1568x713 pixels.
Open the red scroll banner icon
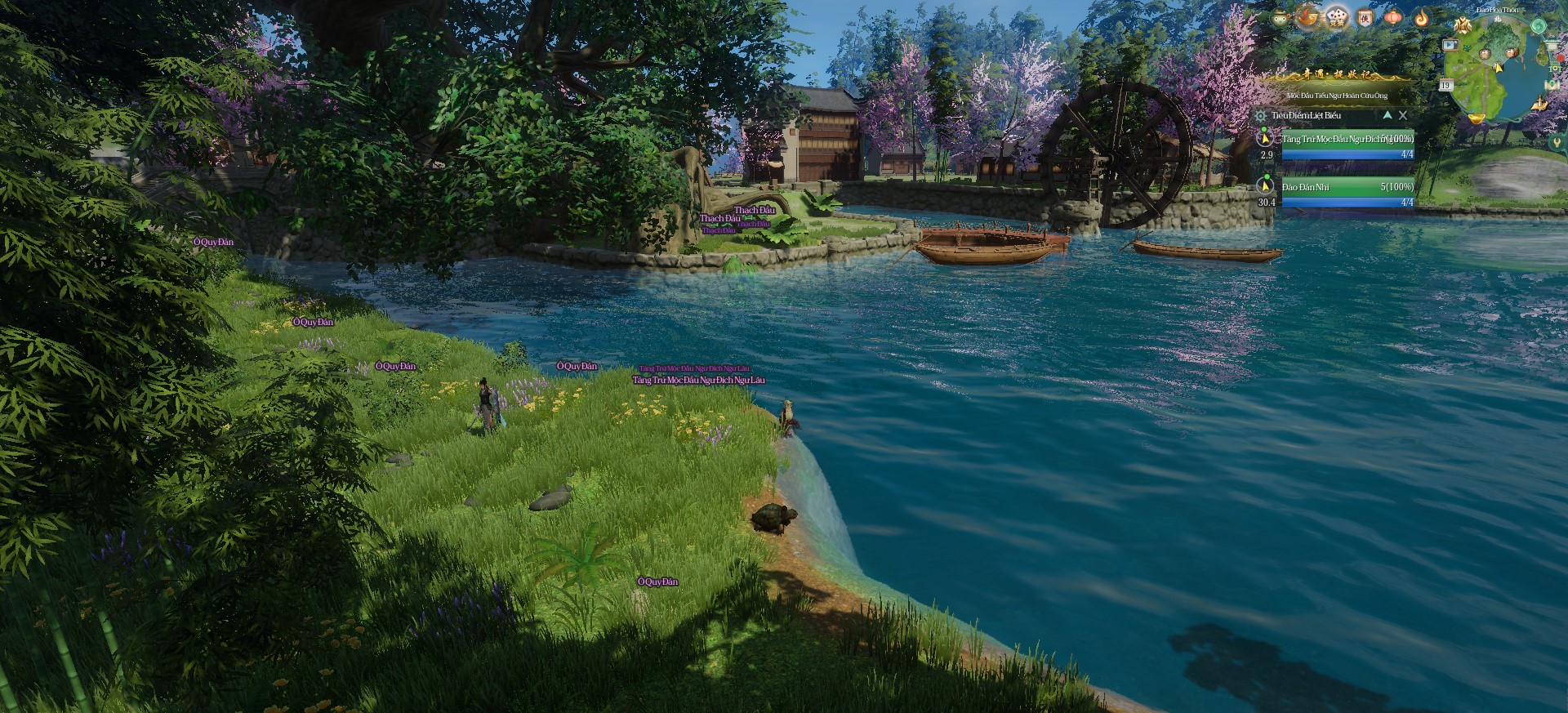pos(1365,17)
